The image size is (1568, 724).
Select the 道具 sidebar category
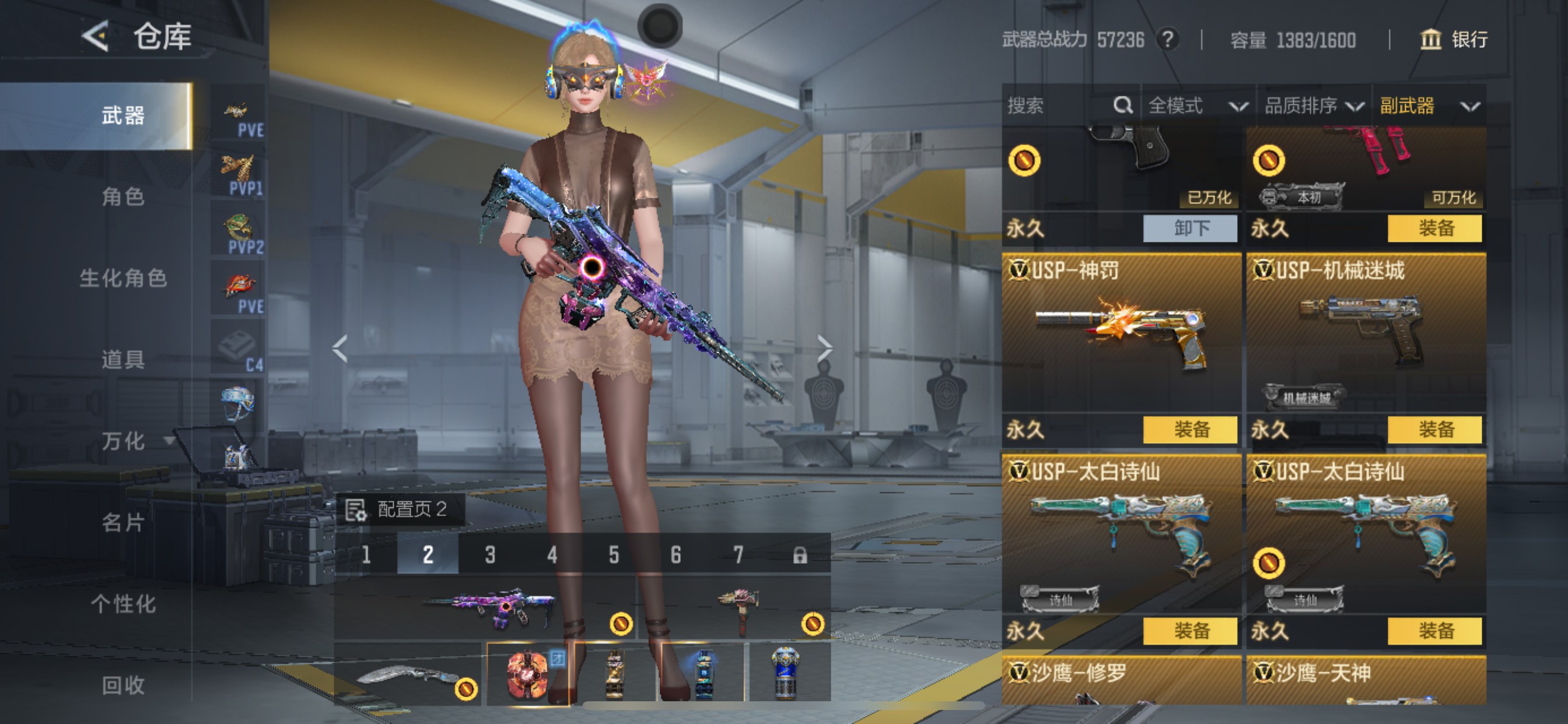(x=123, y=360)
